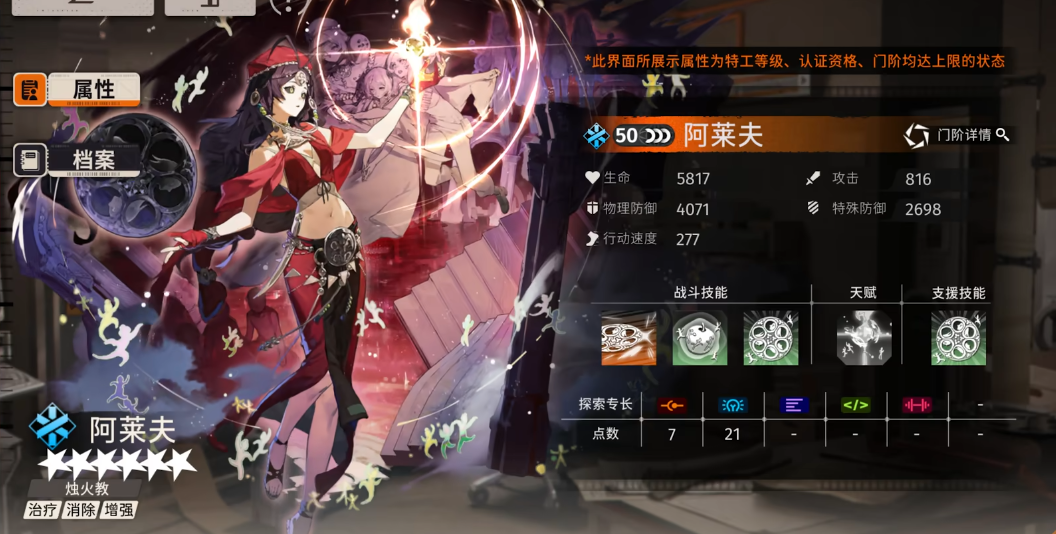
Task: Select the green disc icon under 战斗技能
Action: coord(770,338)
